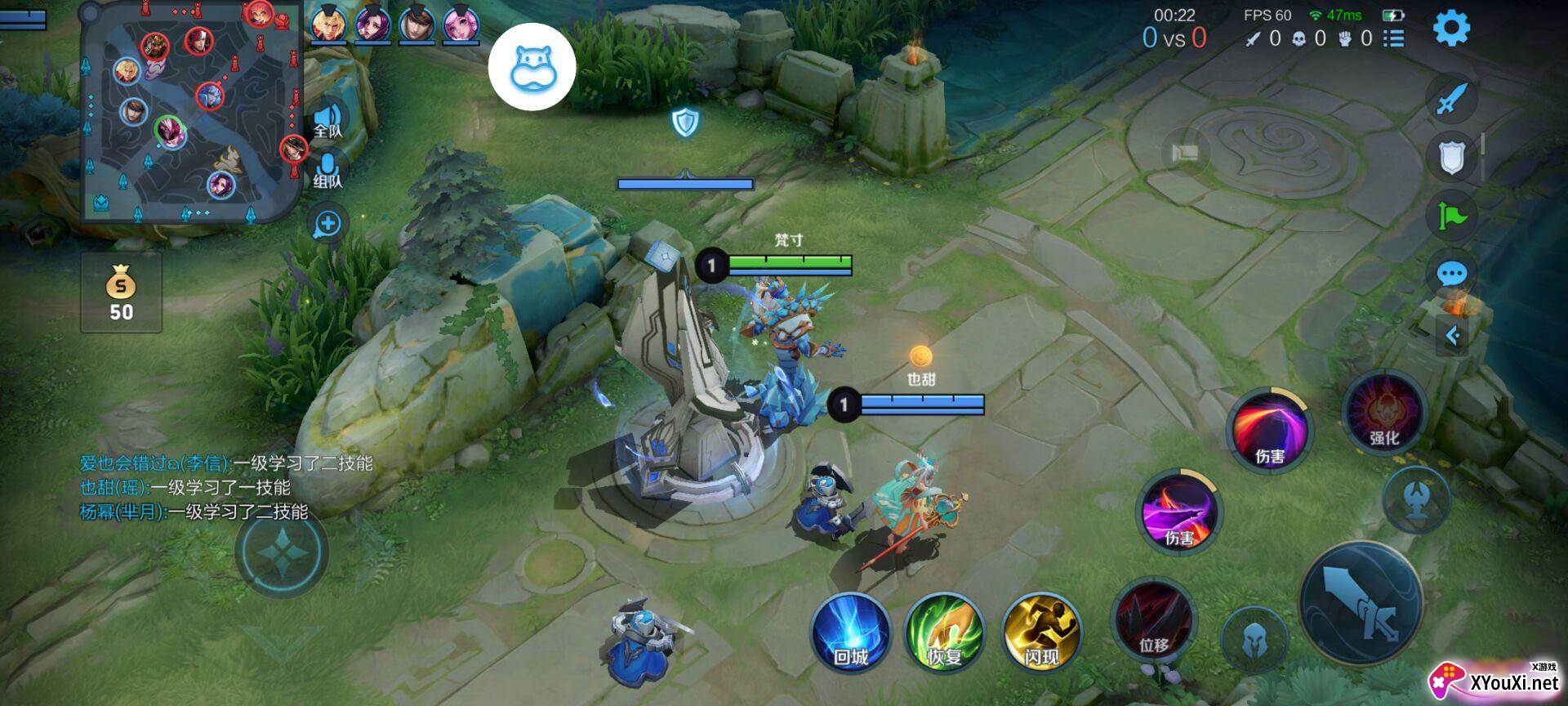The width and height of the screenshot is (1568, 706).
Task: Tap the large sword basic attack button
Action: [1361, 603]
